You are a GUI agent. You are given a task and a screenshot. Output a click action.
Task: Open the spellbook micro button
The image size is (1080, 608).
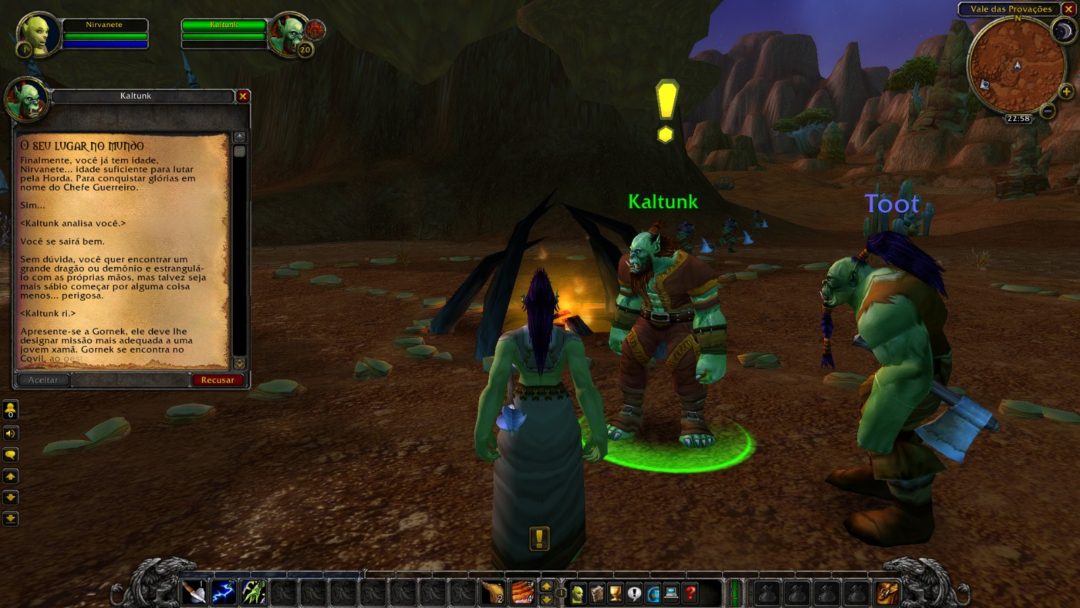click(x=597, y=593)
